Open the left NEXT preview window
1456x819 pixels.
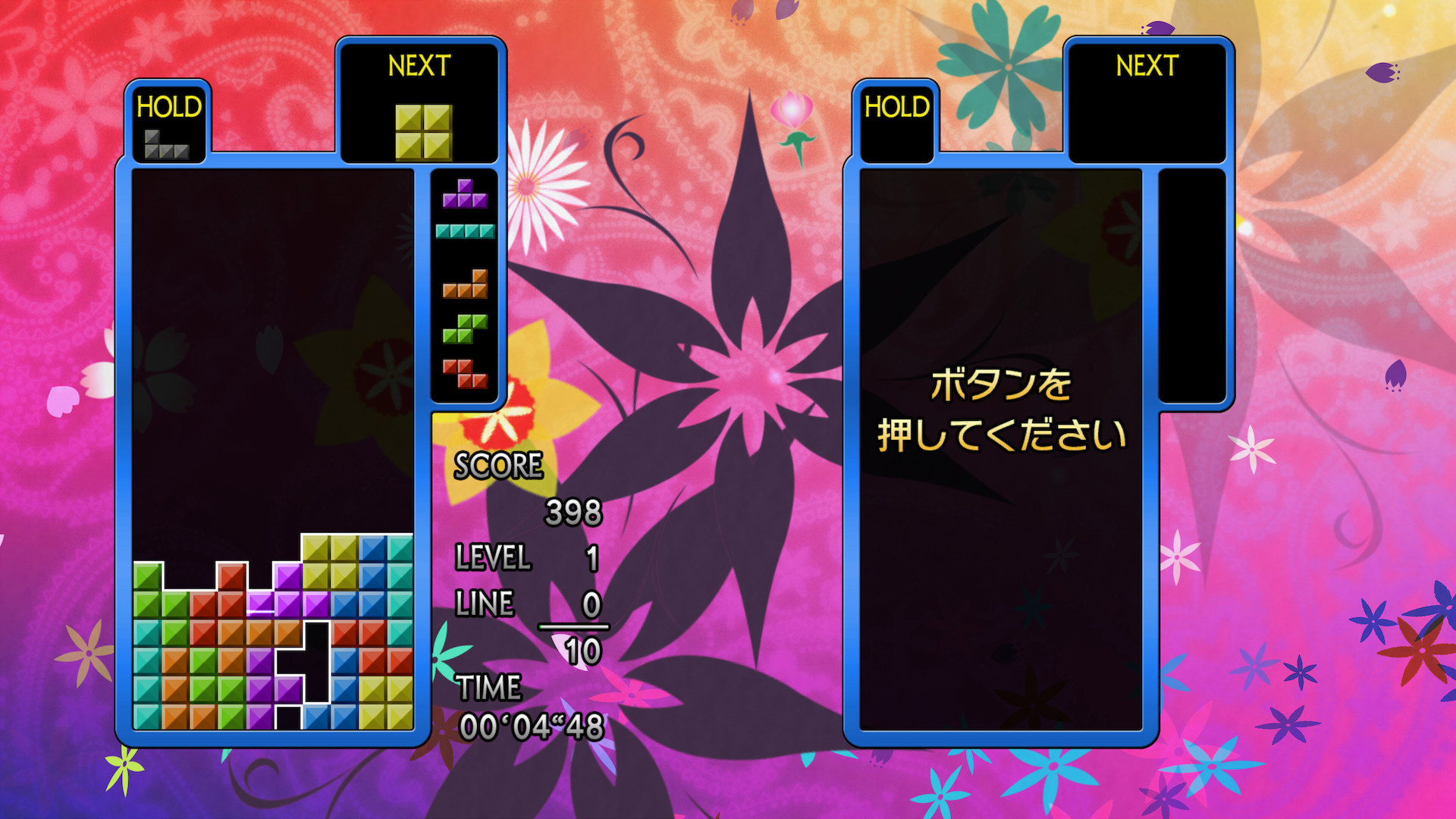421,99
